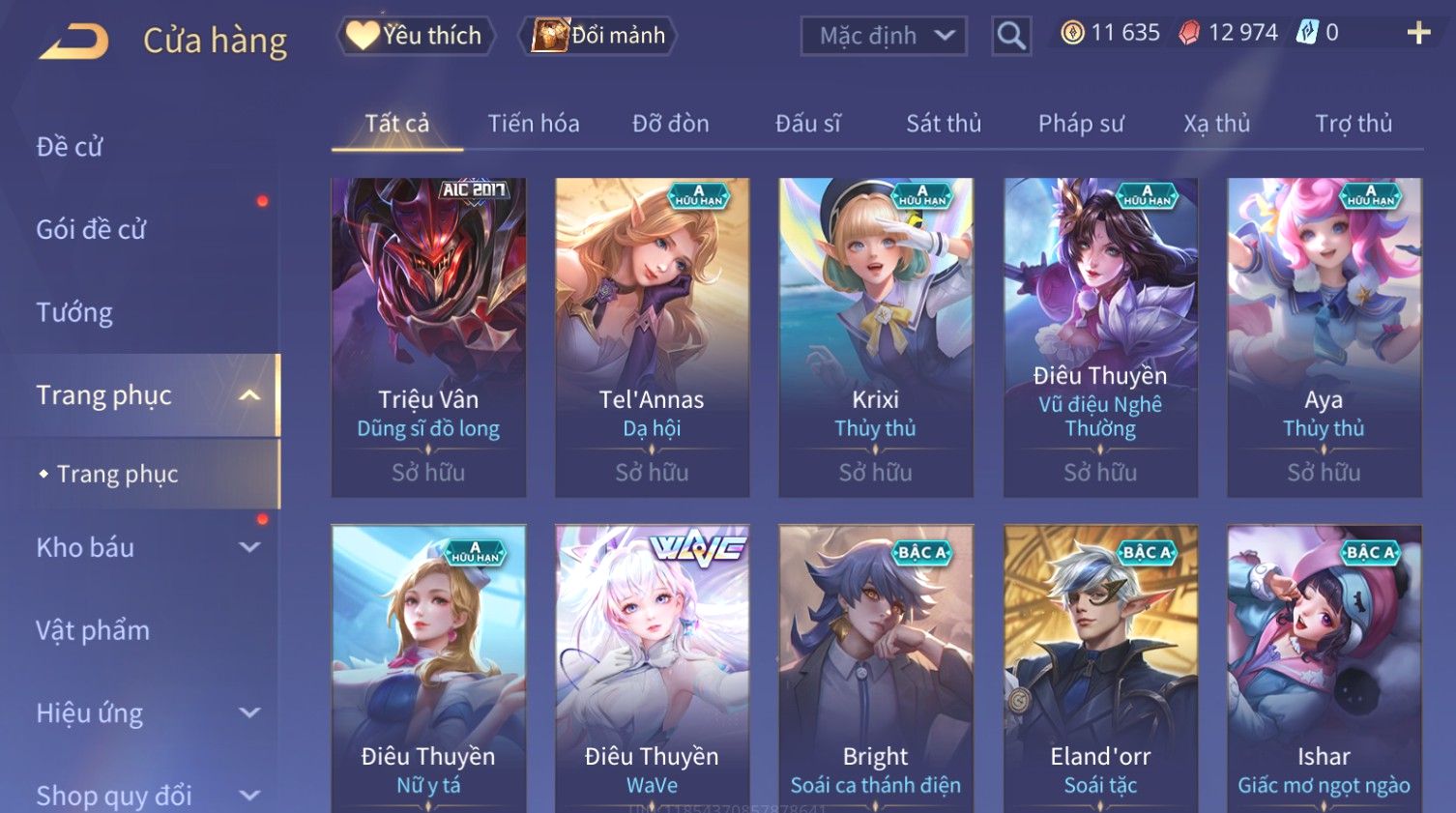Select the Pháp sư tab
The width and height of the screenshot is (1456, 813).
pyautogui.click(x=1081, y=124)
